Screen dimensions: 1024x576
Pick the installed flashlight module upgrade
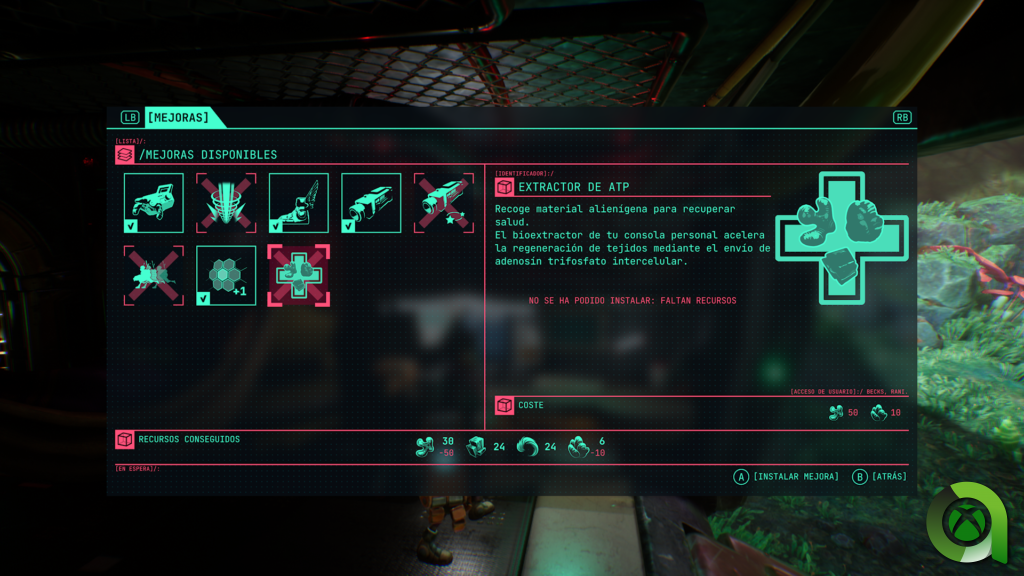click(371, 203)
